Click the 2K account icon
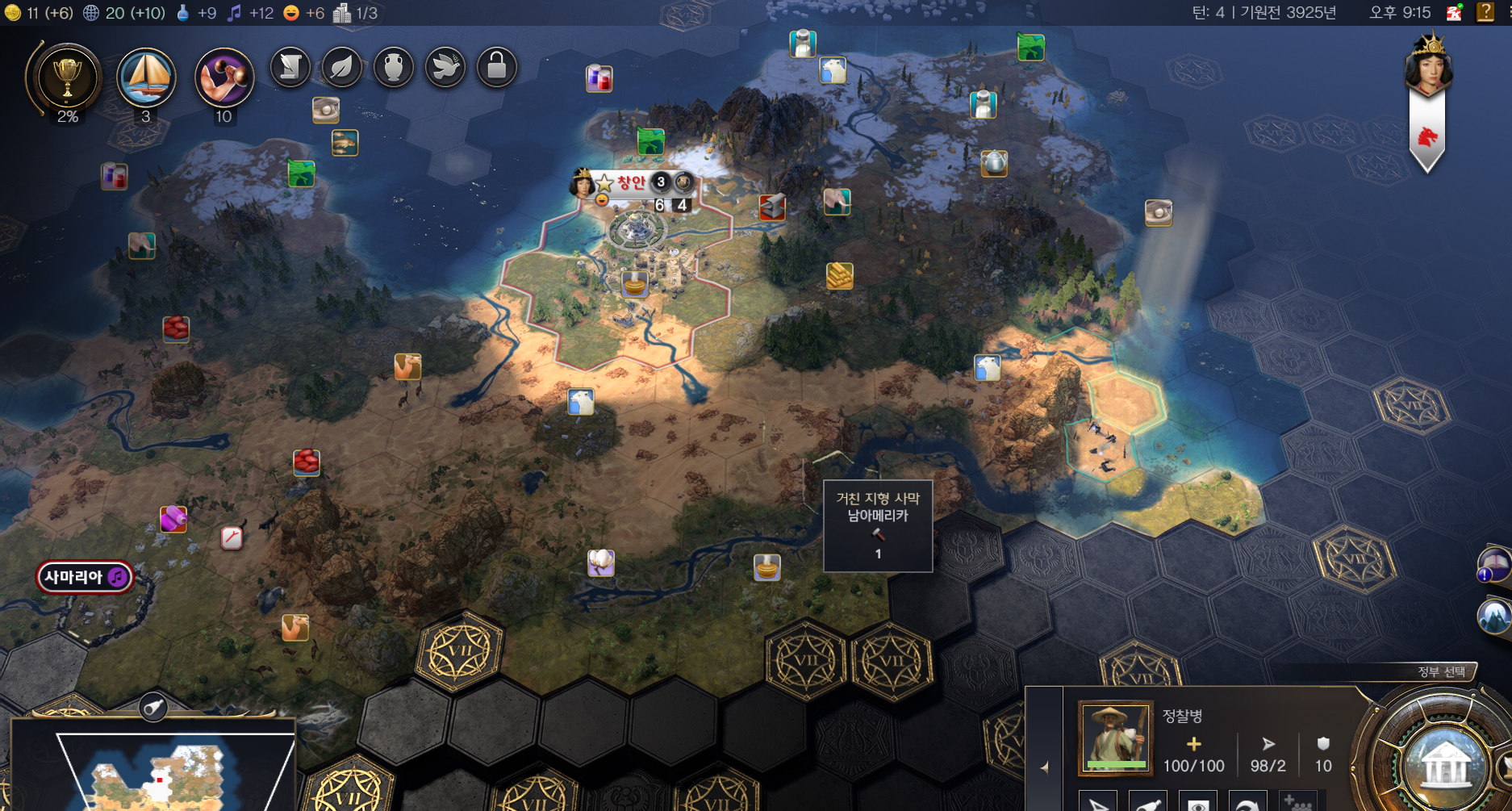1512x811 pixels. (x=1454, y=12)
